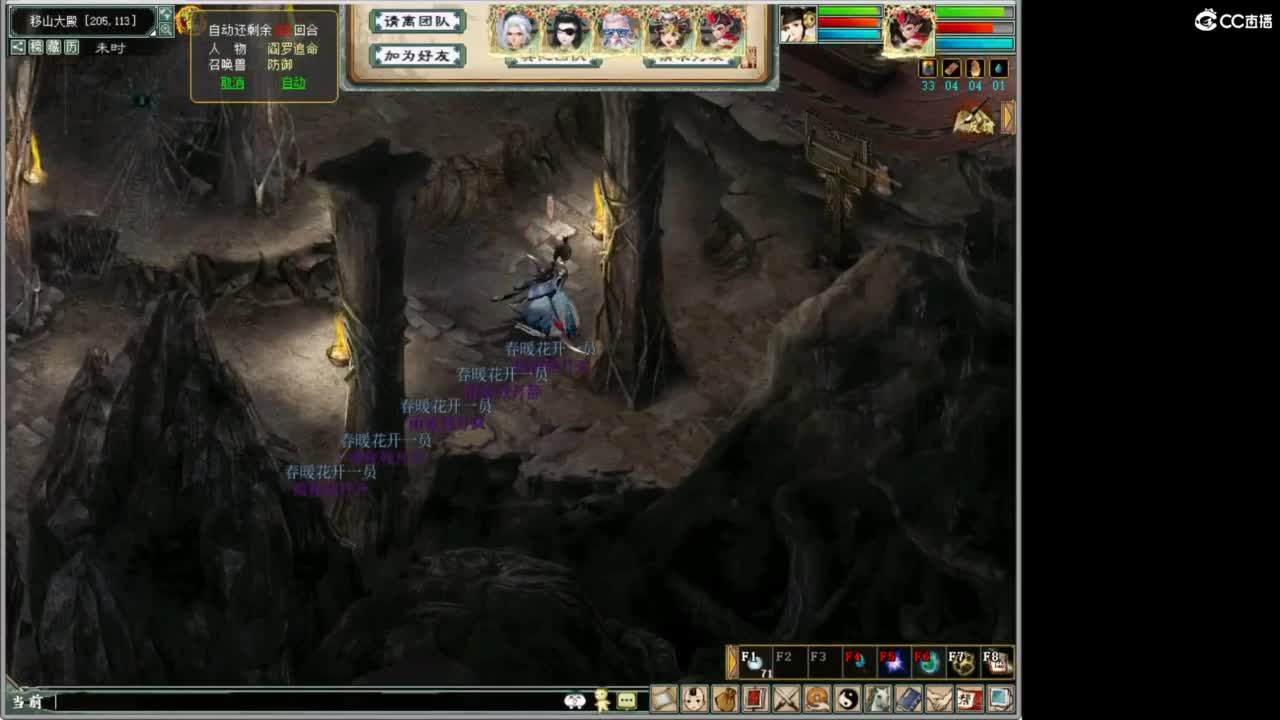Viewport: 1280px width, 720px height.
Task: Expand the minimap with the arrow icon
Action: coord(166,14)
